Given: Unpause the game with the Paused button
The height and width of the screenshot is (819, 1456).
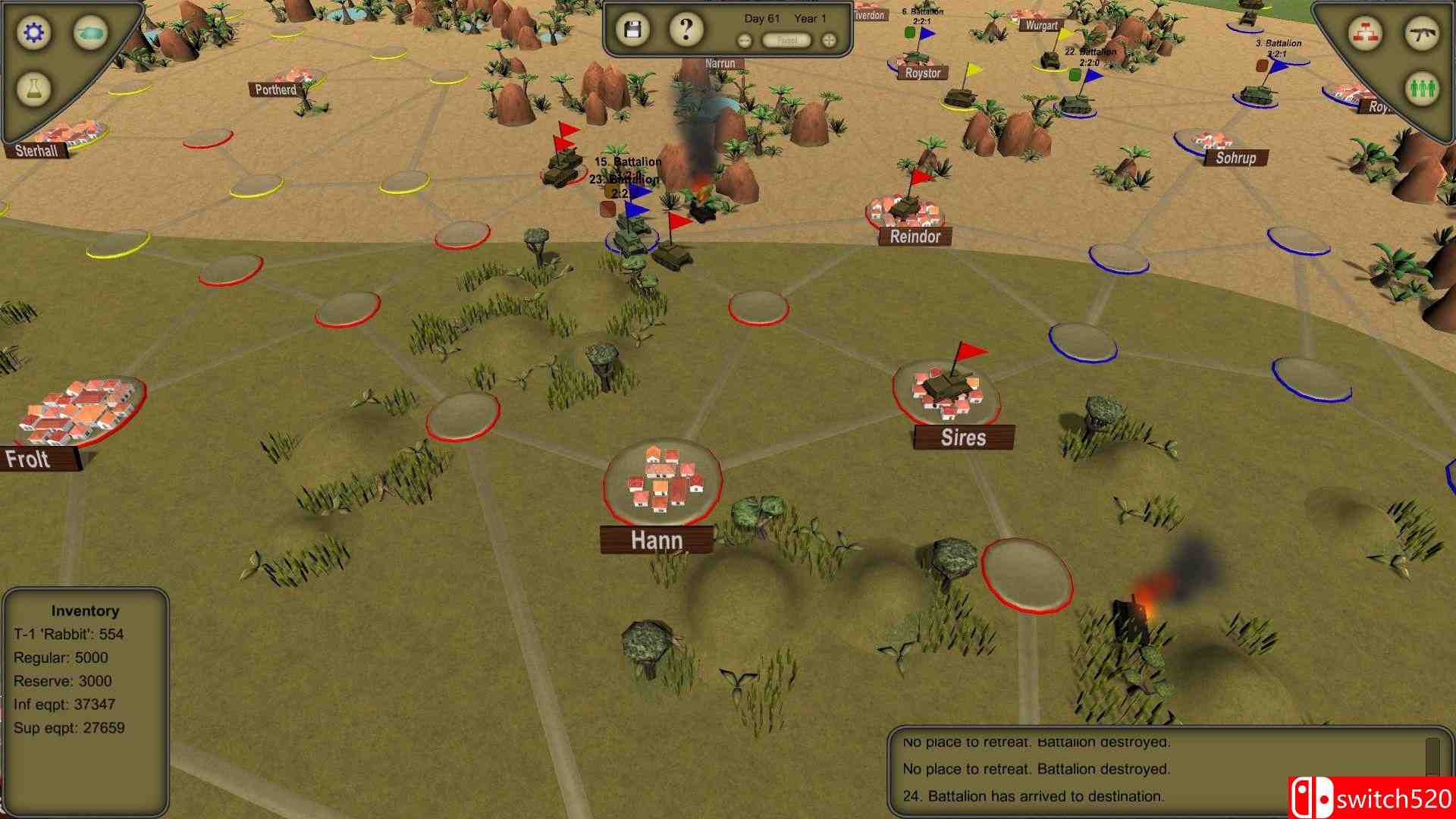Looking at the screenshot, I should point(786,39).
